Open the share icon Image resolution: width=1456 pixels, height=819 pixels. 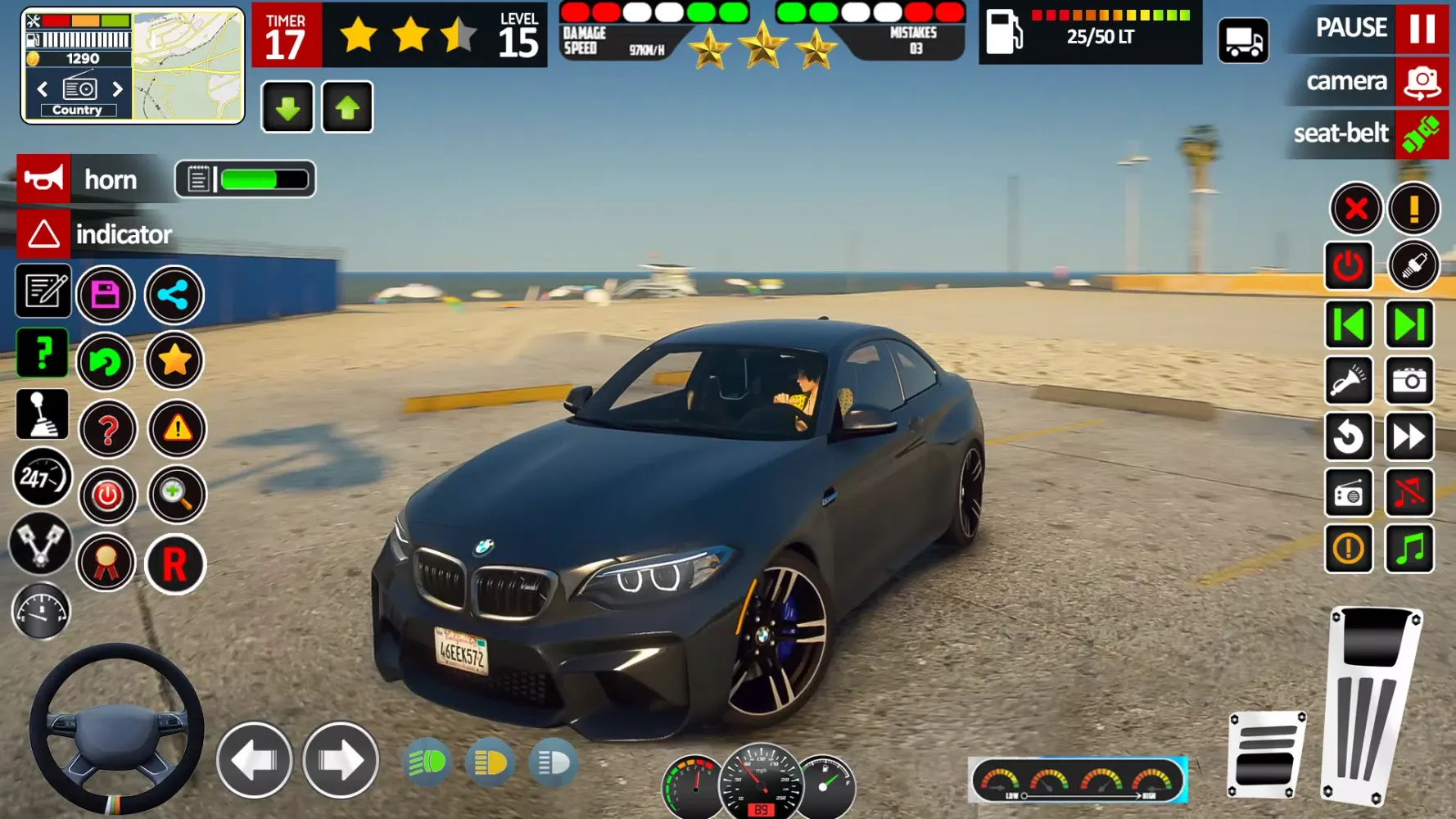pyautogui.click(x=174, y=295)
